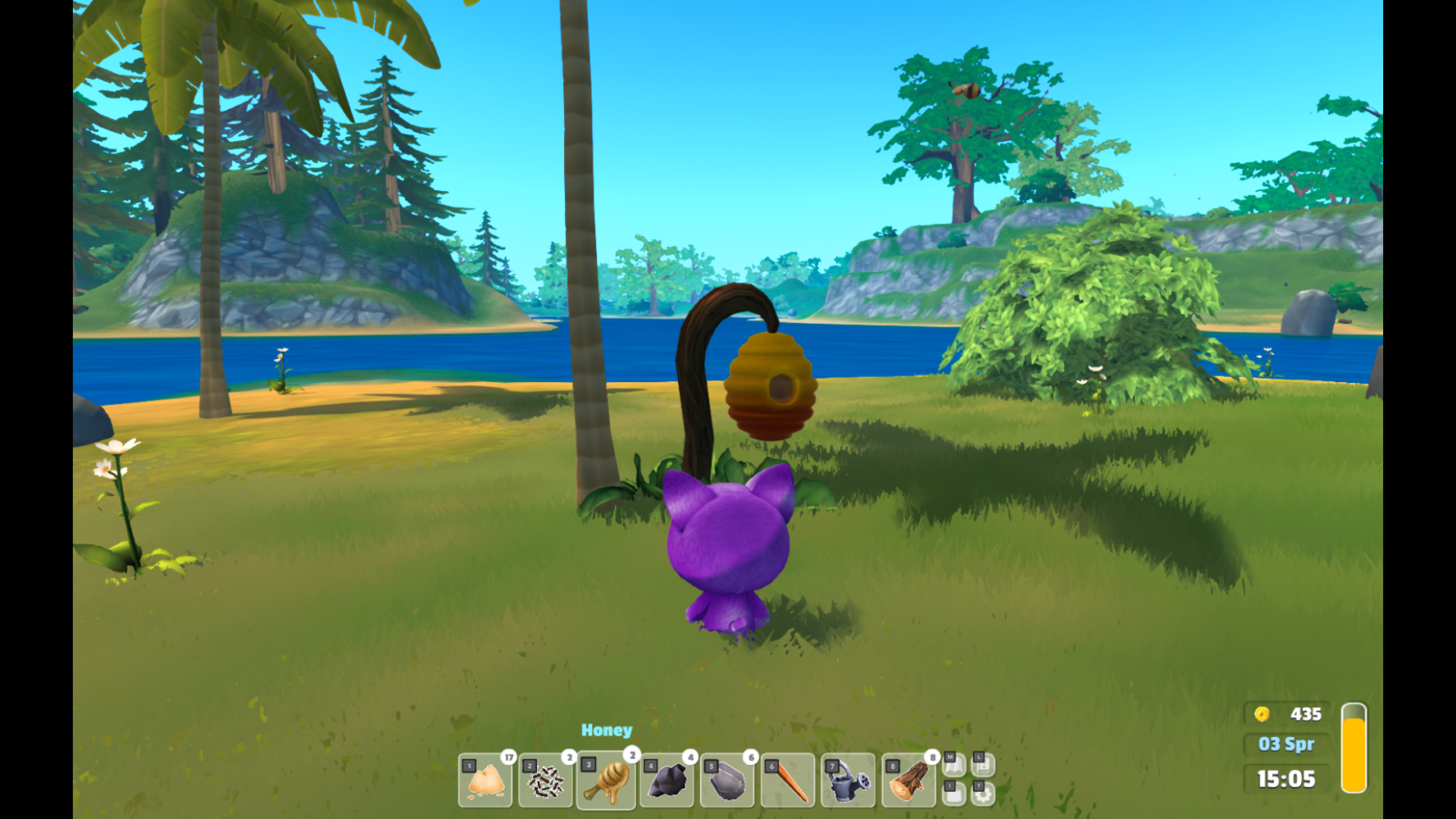The height and width of the screenshot is (819, 1456).
Task: Select the coal item in slot 4
Action: pyautogui.click(x=669, y=781)
